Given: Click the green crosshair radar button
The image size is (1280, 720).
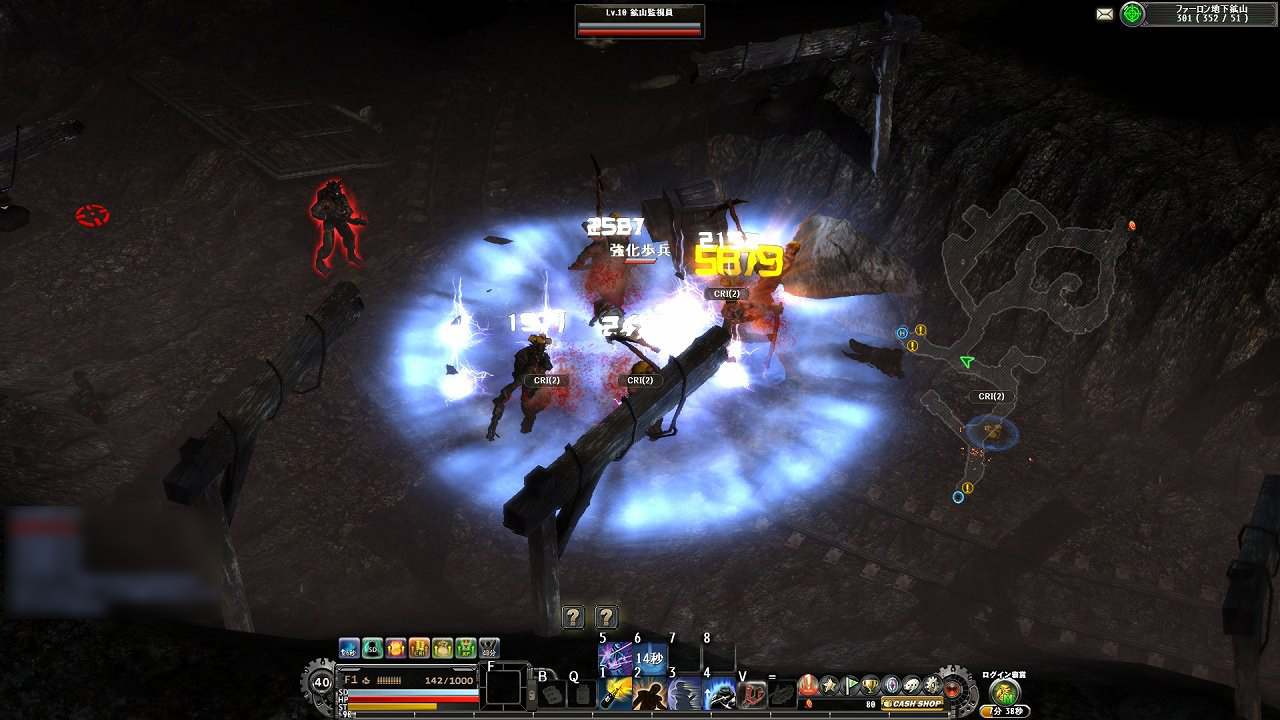Looking at the screenshot, I should click(x=1132, y=14).
